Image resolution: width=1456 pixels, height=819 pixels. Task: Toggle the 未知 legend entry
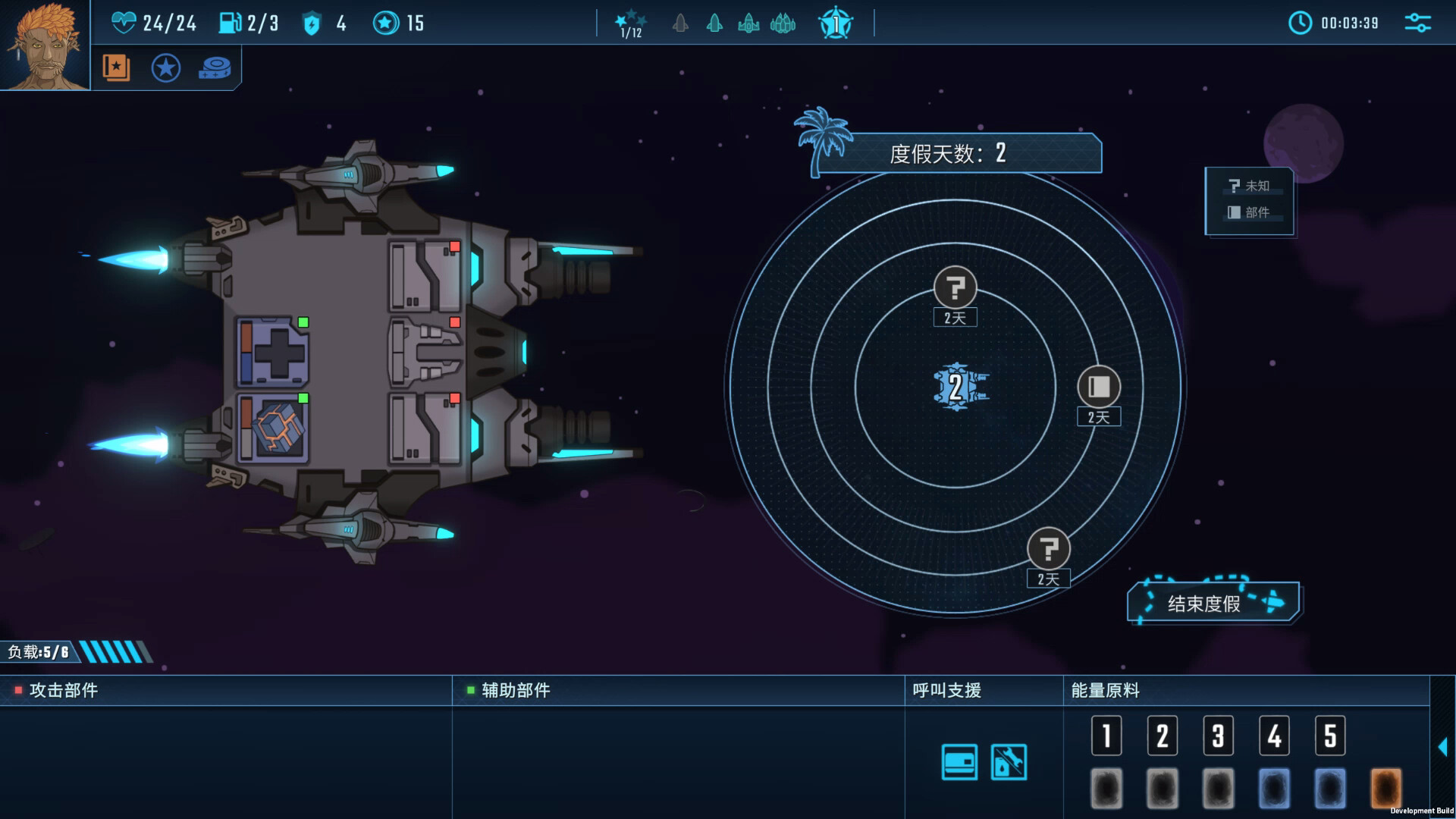pos(1250,186)
